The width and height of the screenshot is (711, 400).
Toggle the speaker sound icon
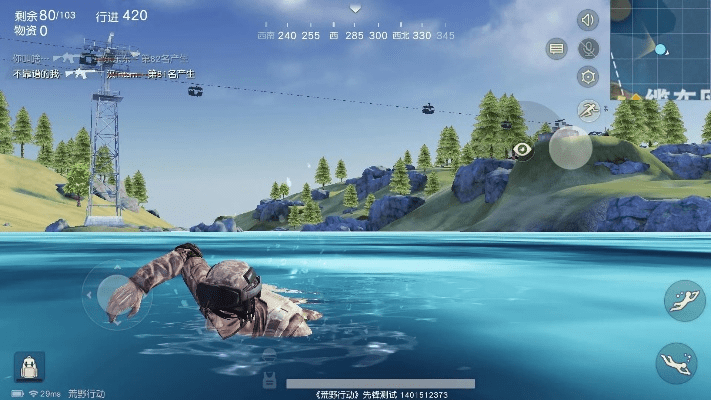pyautogui.click(x=588, y=19)
